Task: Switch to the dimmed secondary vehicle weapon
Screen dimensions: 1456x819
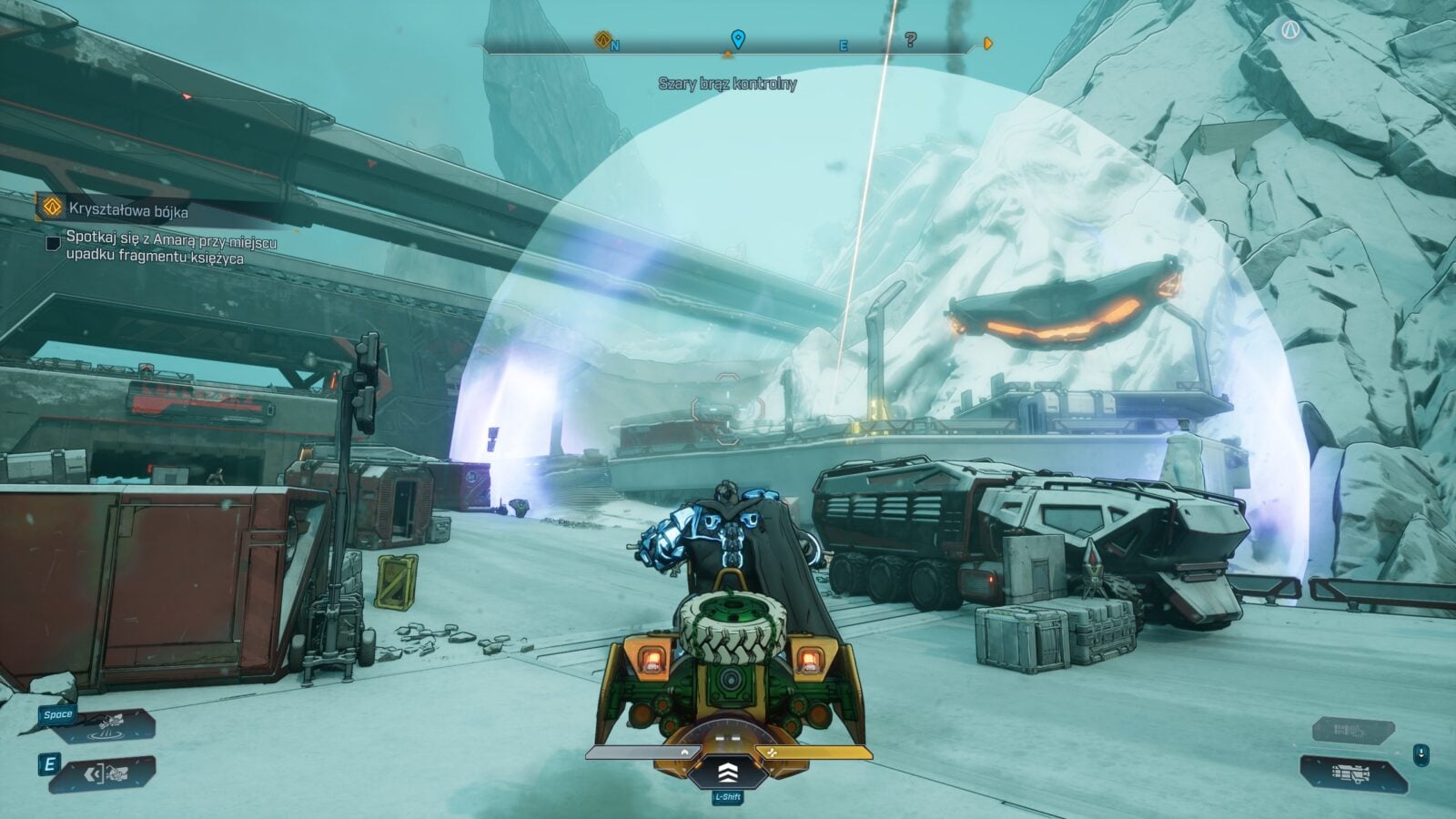Action: coord(1353,730)
